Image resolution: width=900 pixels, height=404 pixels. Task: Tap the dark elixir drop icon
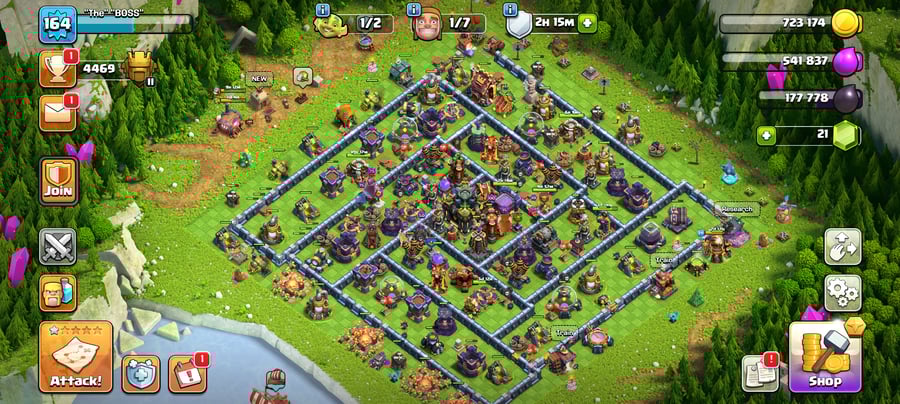[x=846, y=98]
